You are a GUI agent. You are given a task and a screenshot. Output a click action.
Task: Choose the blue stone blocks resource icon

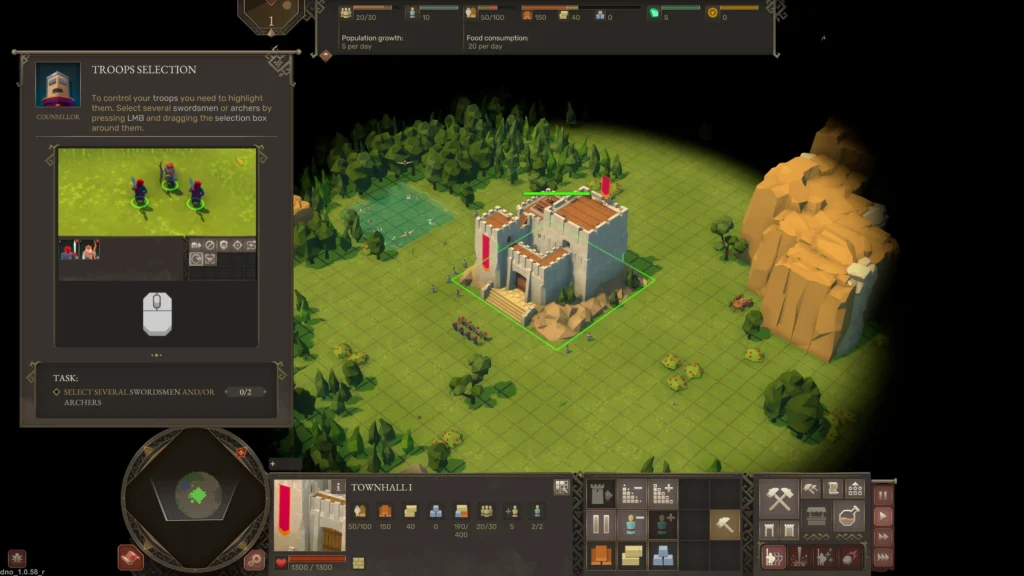(x=662, y=555)
